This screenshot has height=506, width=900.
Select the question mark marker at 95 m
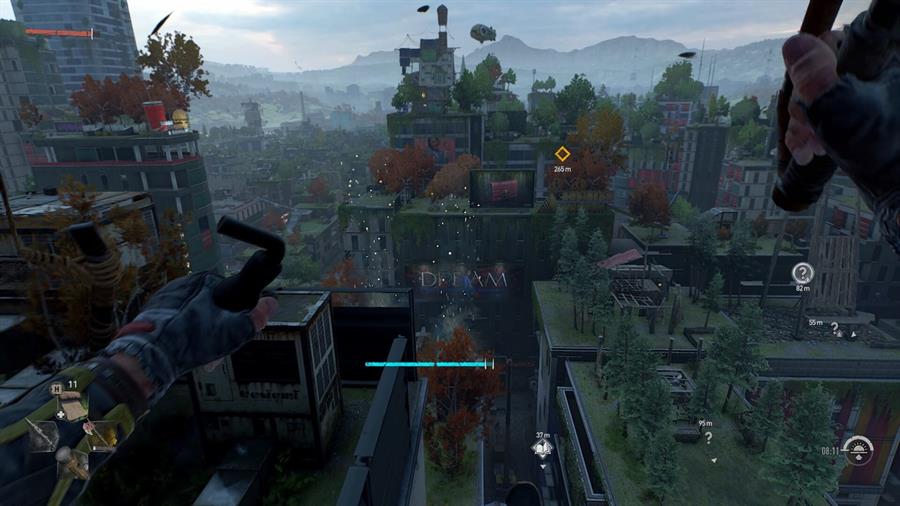708,437
